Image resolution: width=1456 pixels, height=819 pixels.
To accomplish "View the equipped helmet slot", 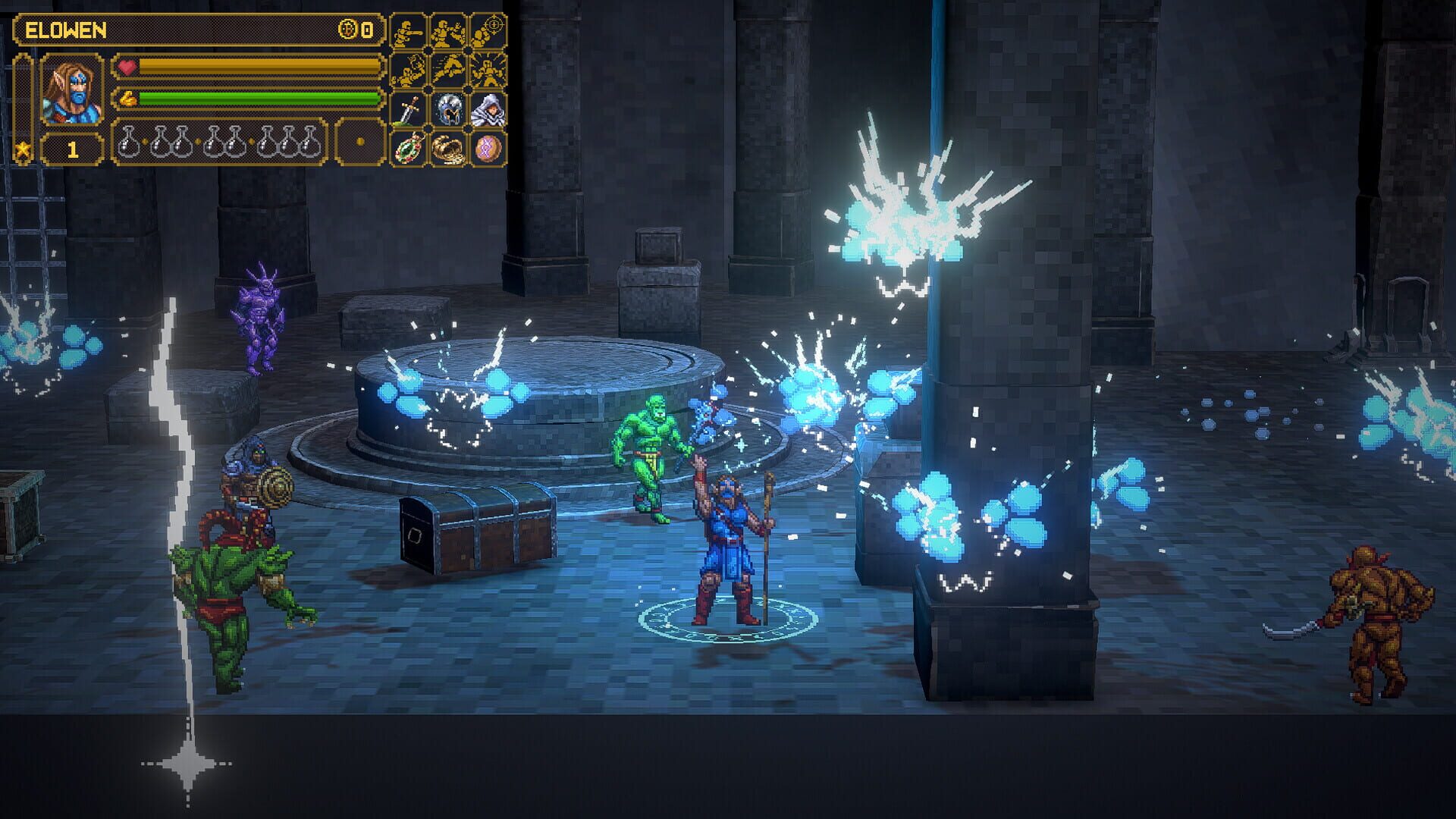I will [449, 111].
